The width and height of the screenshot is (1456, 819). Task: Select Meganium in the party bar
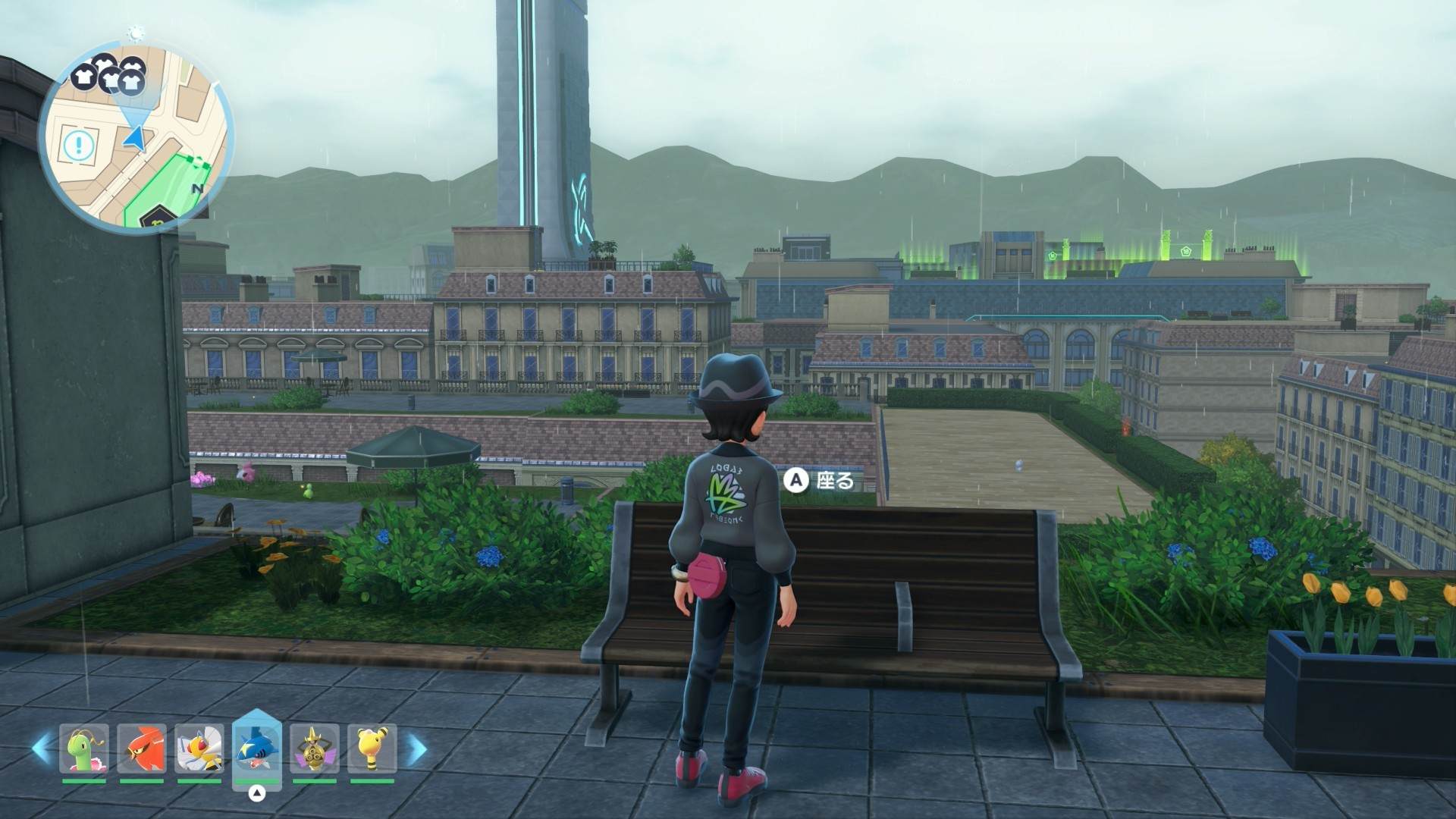point(84,748)
